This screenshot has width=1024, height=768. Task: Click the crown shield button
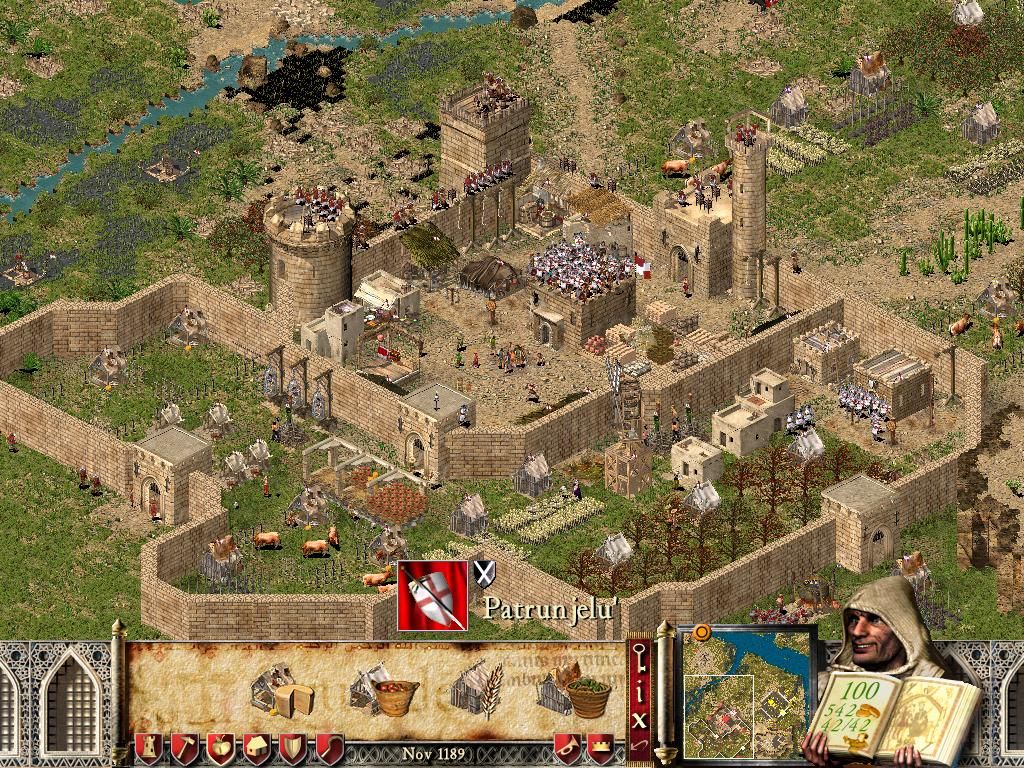[x=601, y=747]
